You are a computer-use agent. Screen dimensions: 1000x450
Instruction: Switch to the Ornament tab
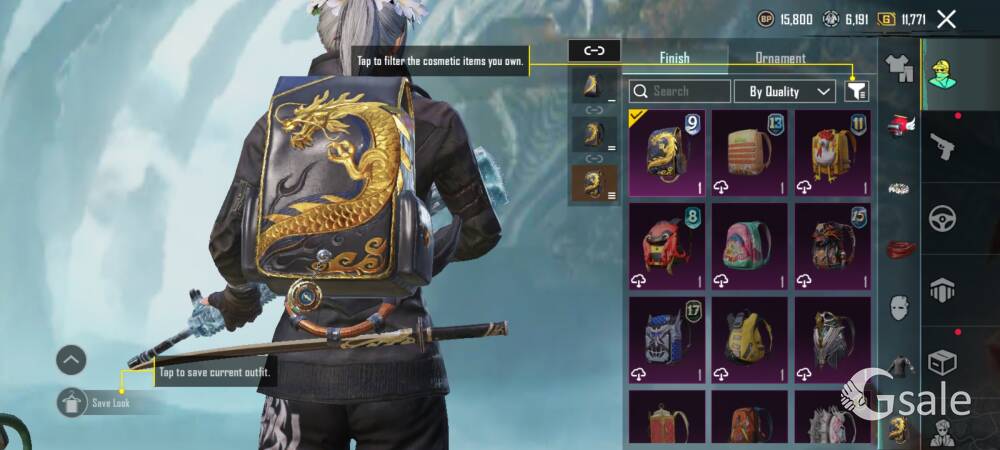[780, 58]
